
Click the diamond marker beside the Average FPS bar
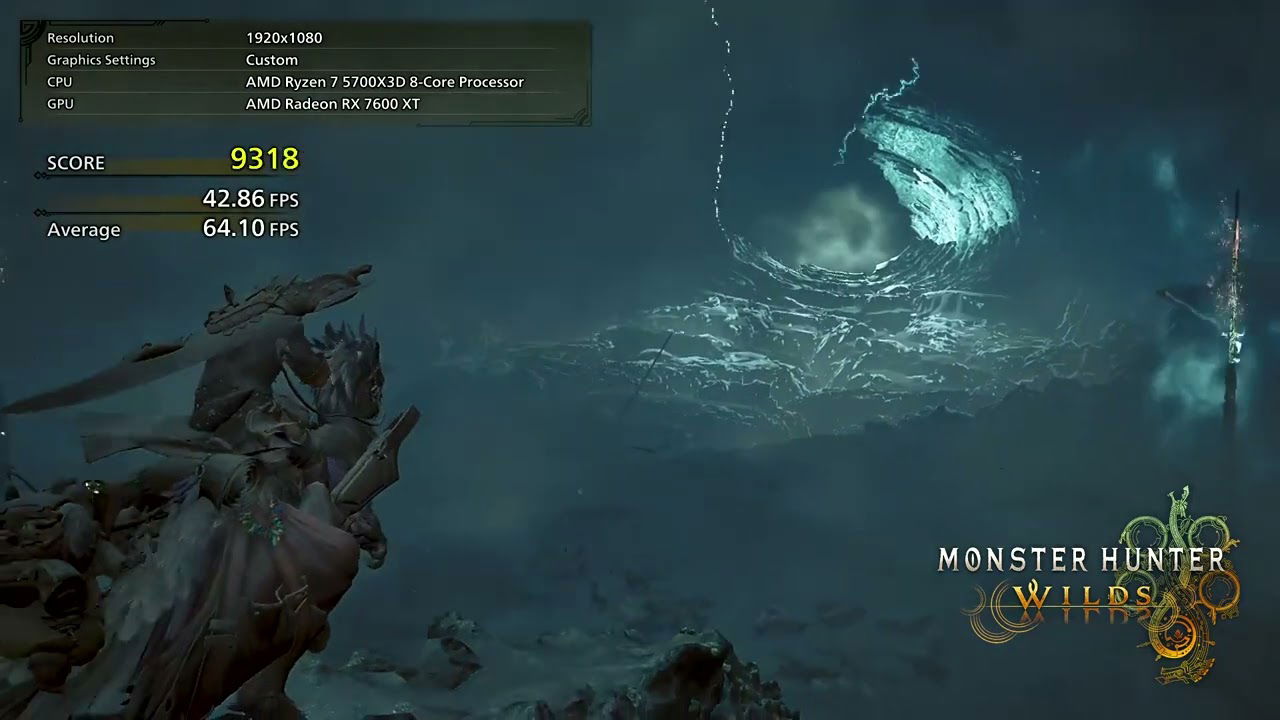pyautogui.click(x=38, y=213)
